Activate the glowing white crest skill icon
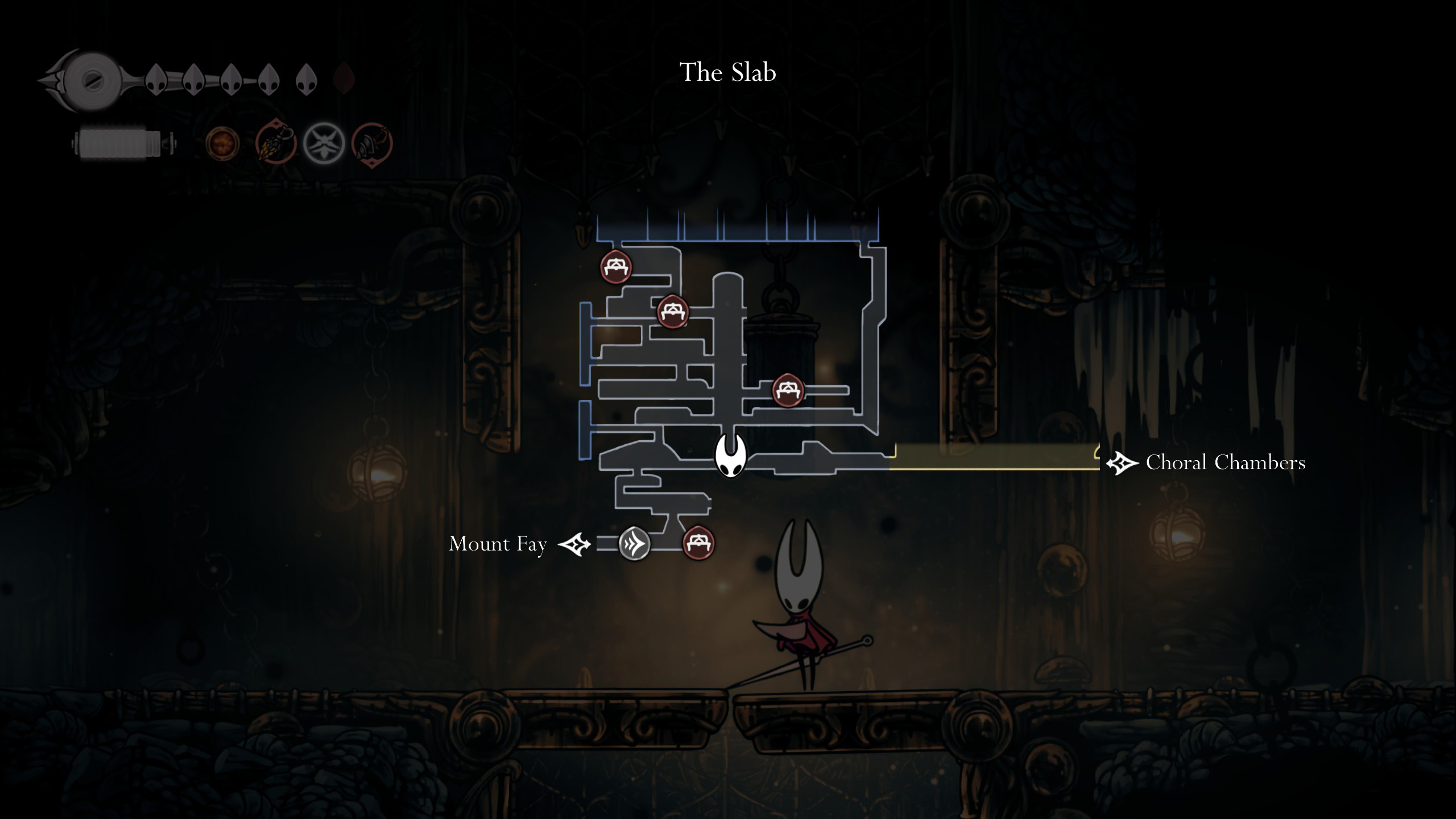The height and width of the screenshot is (819, 1456). tap(324, 143)
